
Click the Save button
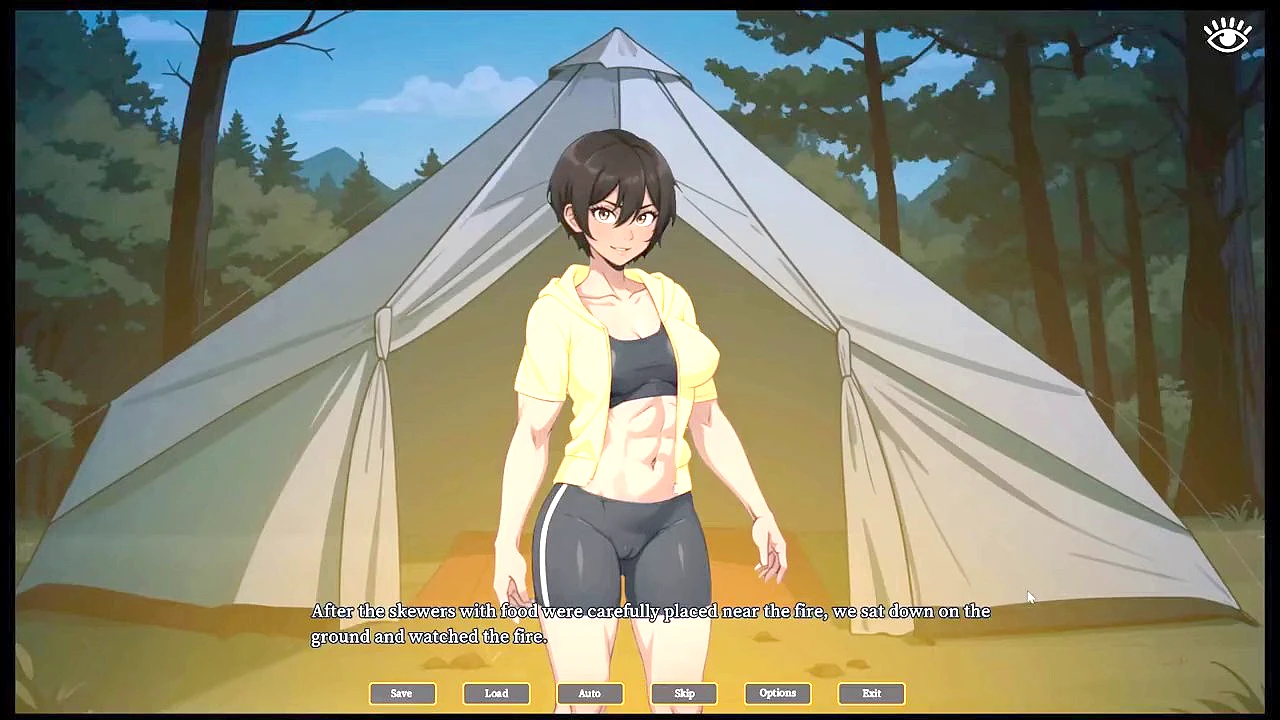(402, 693)
